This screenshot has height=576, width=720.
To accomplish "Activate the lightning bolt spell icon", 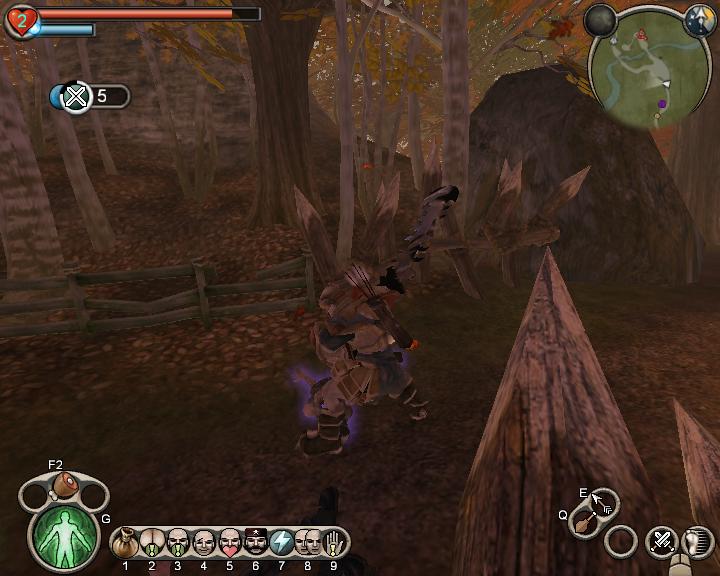I will tap(281, 542).
